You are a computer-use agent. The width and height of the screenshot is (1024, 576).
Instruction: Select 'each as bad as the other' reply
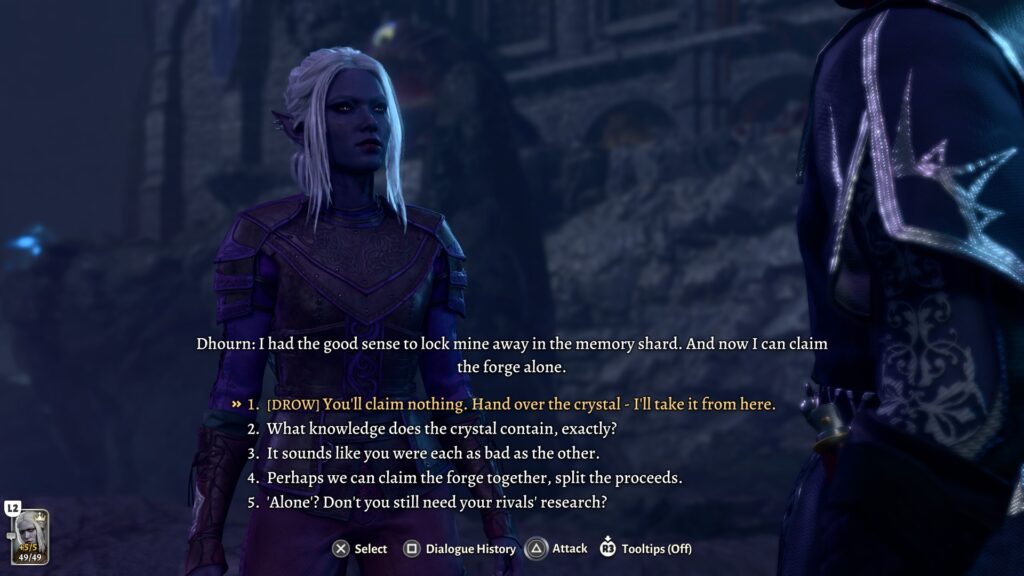pyautogui.click(x=432, y=453)
